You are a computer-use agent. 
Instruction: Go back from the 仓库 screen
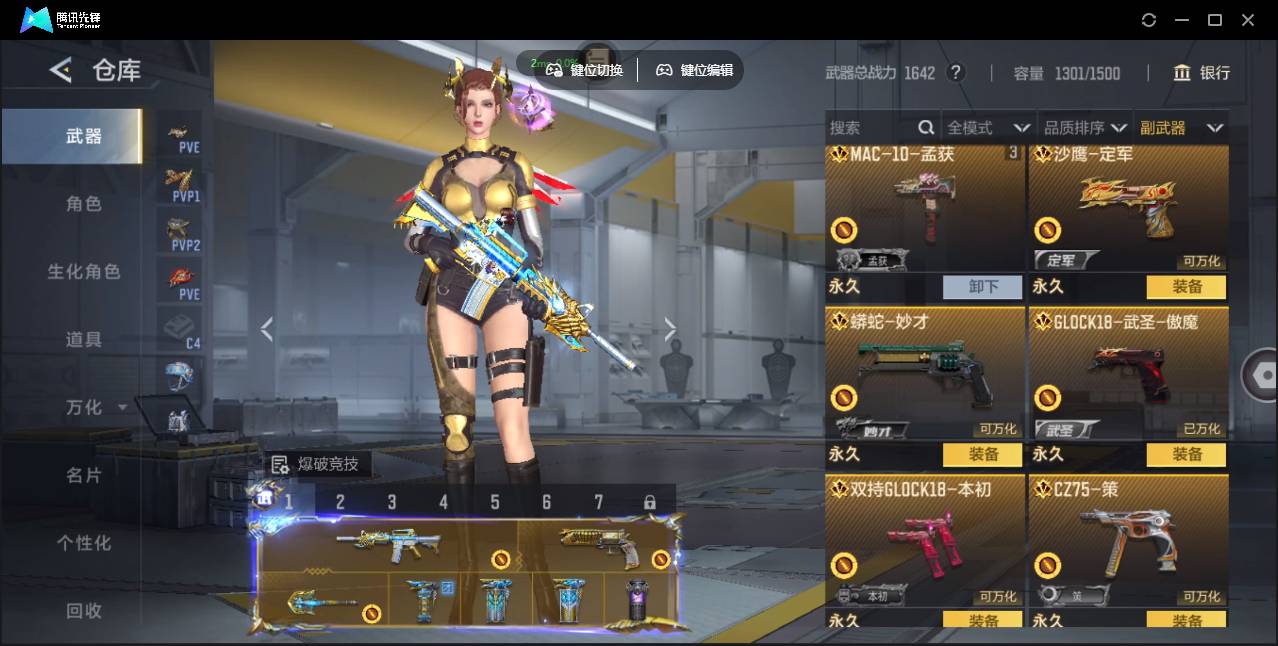click(x=61, y=70)
